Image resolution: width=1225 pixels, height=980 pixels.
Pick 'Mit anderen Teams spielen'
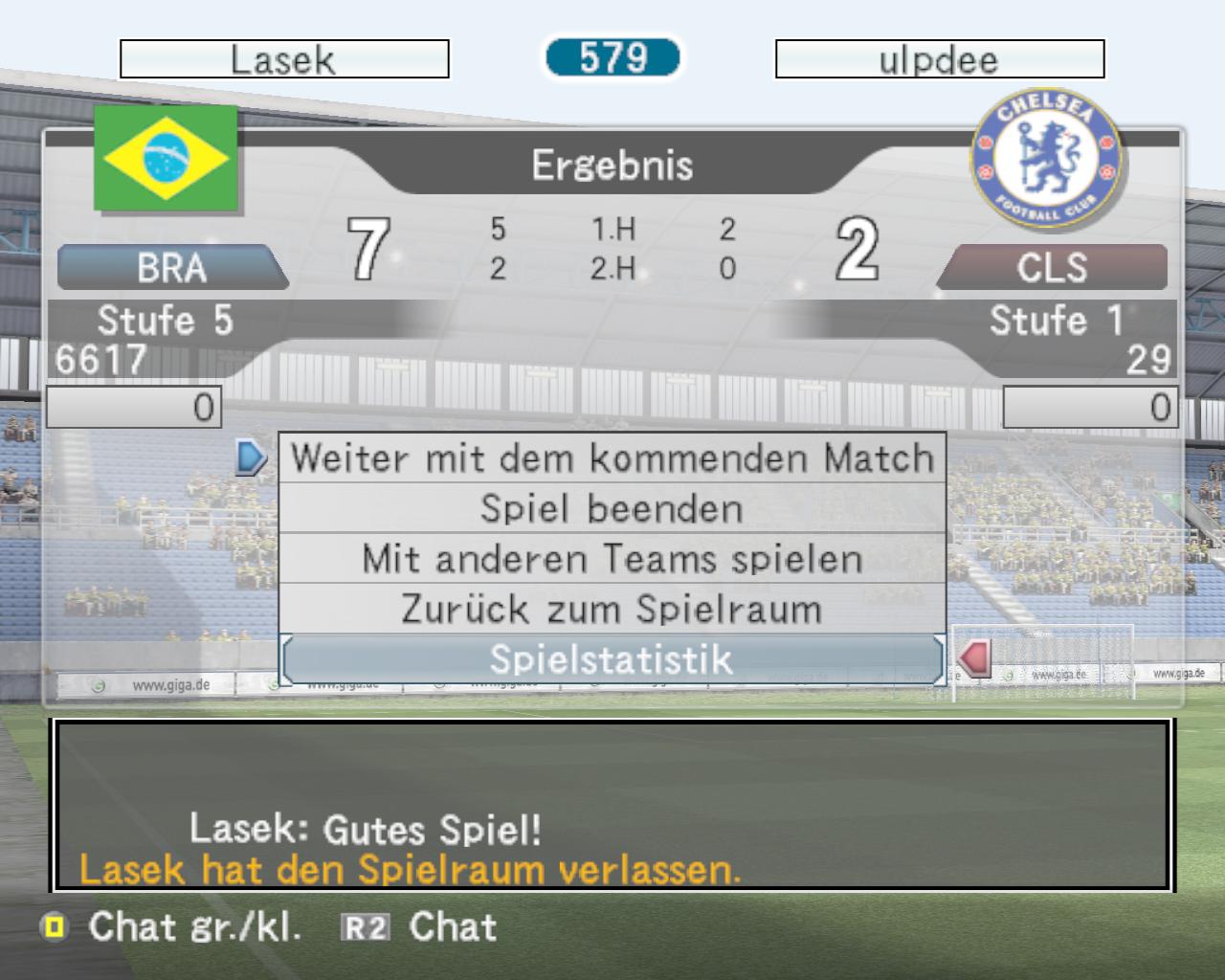(x=612, y=559)
